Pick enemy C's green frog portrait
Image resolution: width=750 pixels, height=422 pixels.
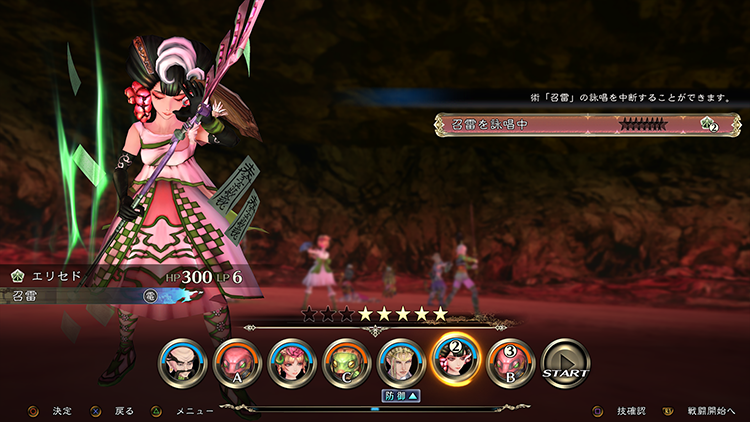pyautogui.click(x=347, y=364)
